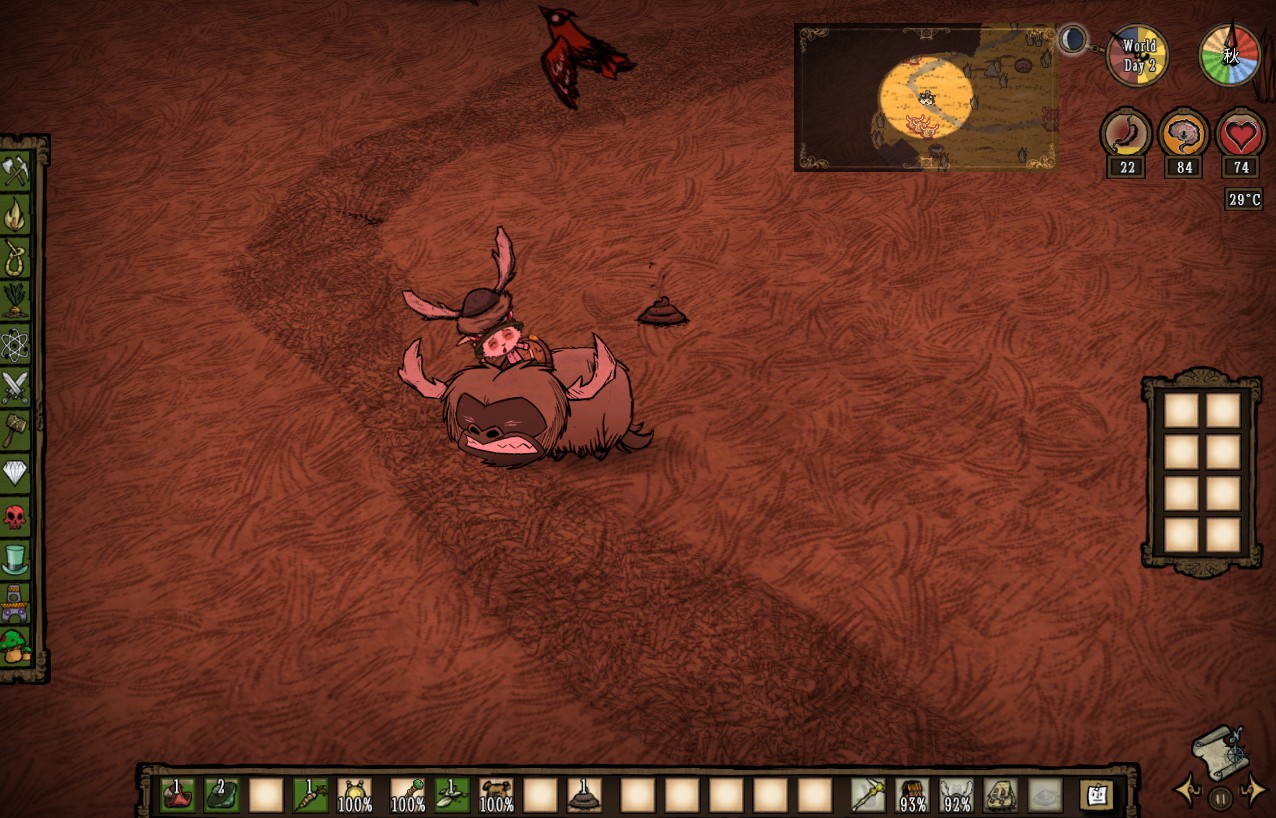Open the Dress top hat tab
Viewport: 1276px width, 818px height.
[16, 559]
